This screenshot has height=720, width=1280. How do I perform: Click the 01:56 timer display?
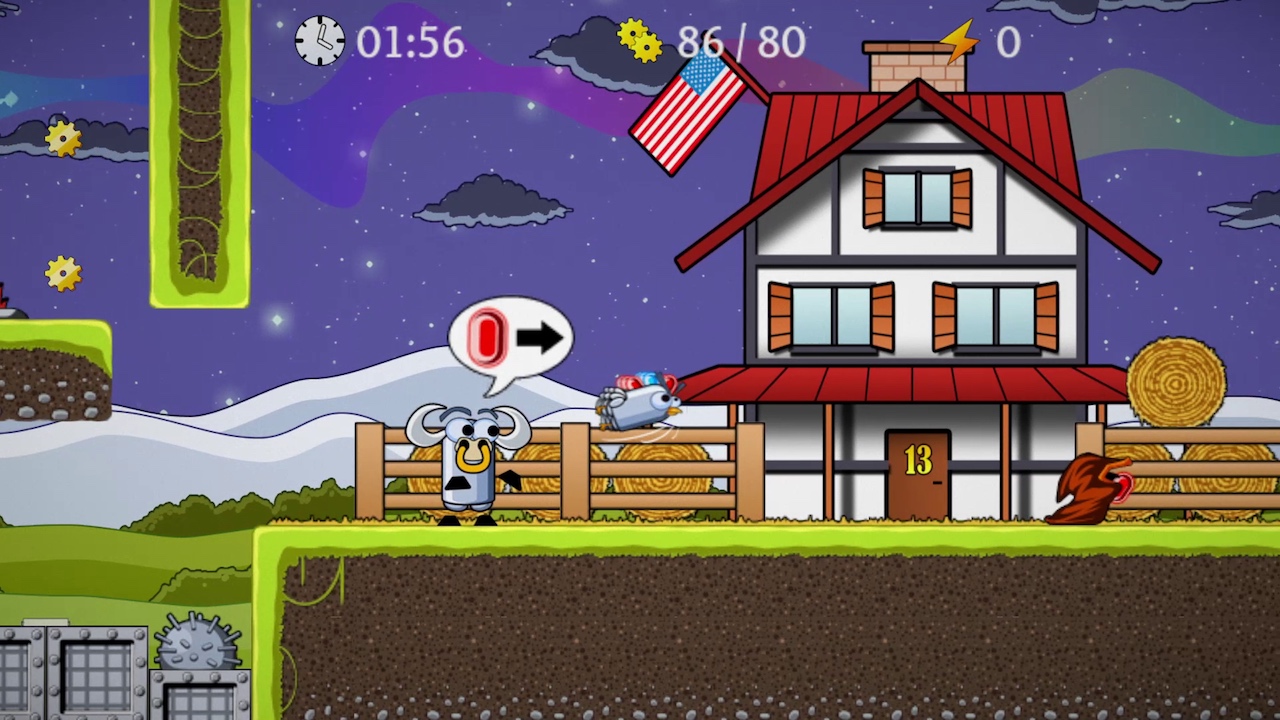click(410, 42)
